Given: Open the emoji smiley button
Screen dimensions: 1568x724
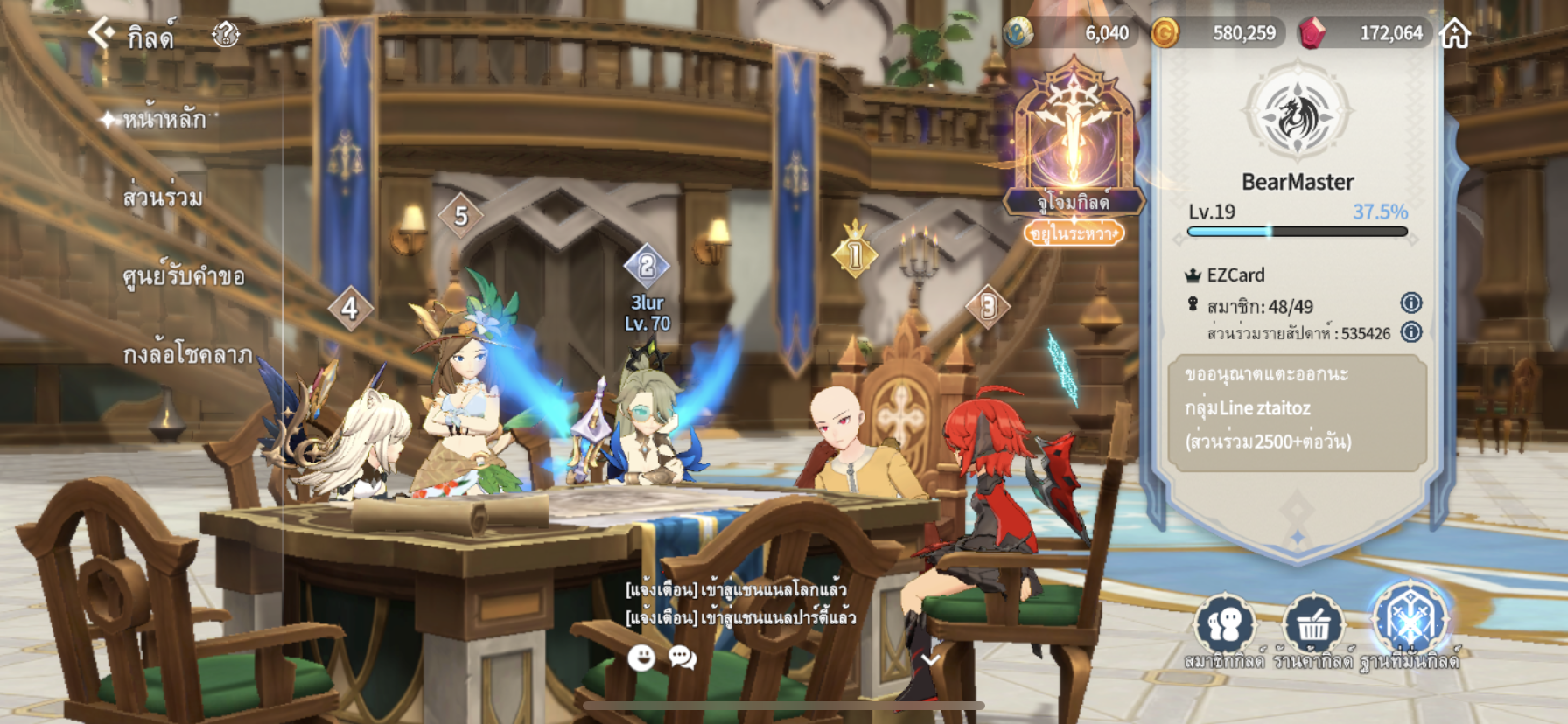Looking at the screenshot, I should (641, 658).
